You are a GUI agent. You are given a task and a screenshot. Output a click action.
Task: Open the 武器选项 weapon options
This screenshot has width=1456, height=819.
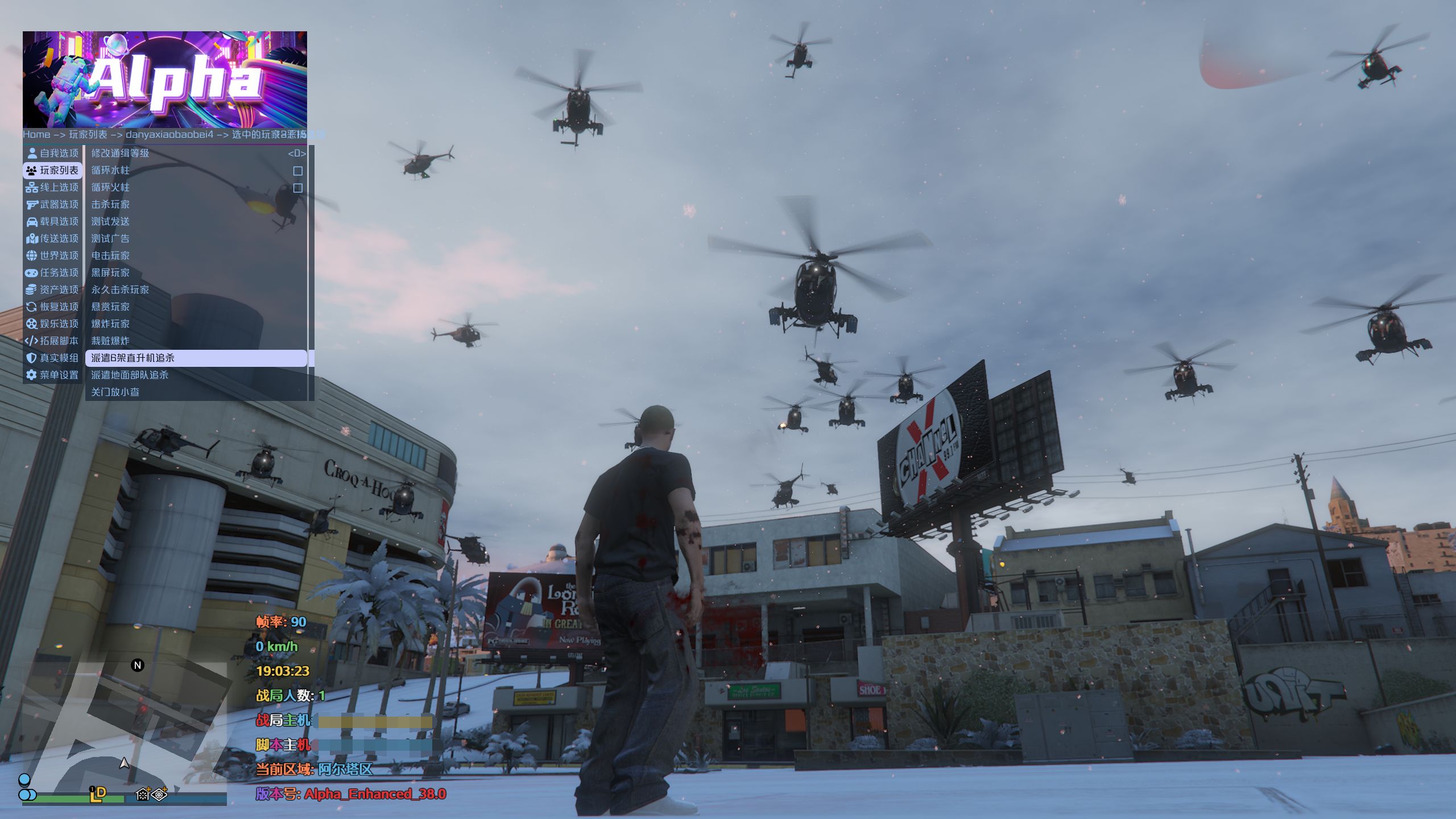pos(53,204)
